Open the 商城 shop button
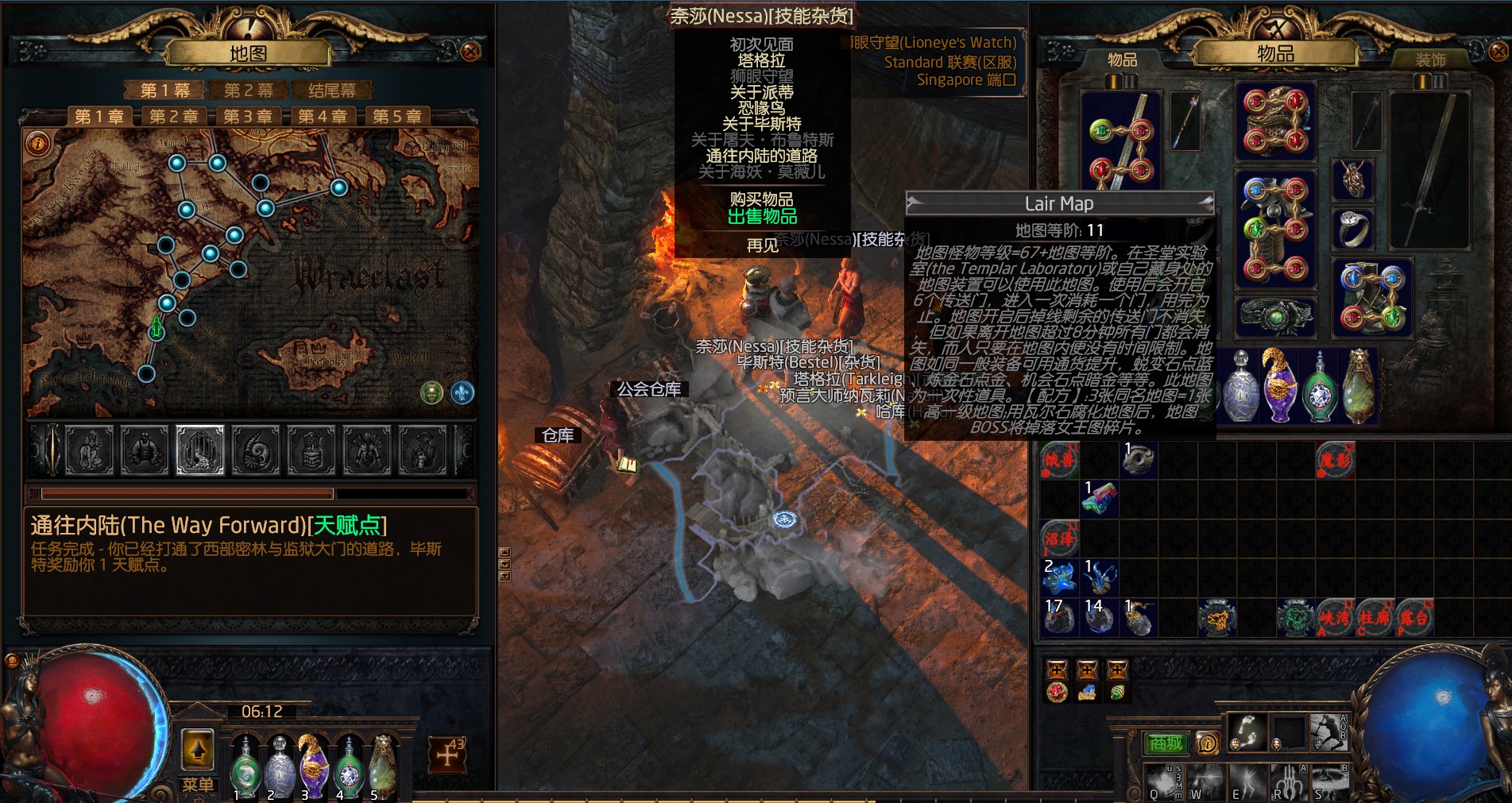The image size is (1512, 803). click(1166, 743)
